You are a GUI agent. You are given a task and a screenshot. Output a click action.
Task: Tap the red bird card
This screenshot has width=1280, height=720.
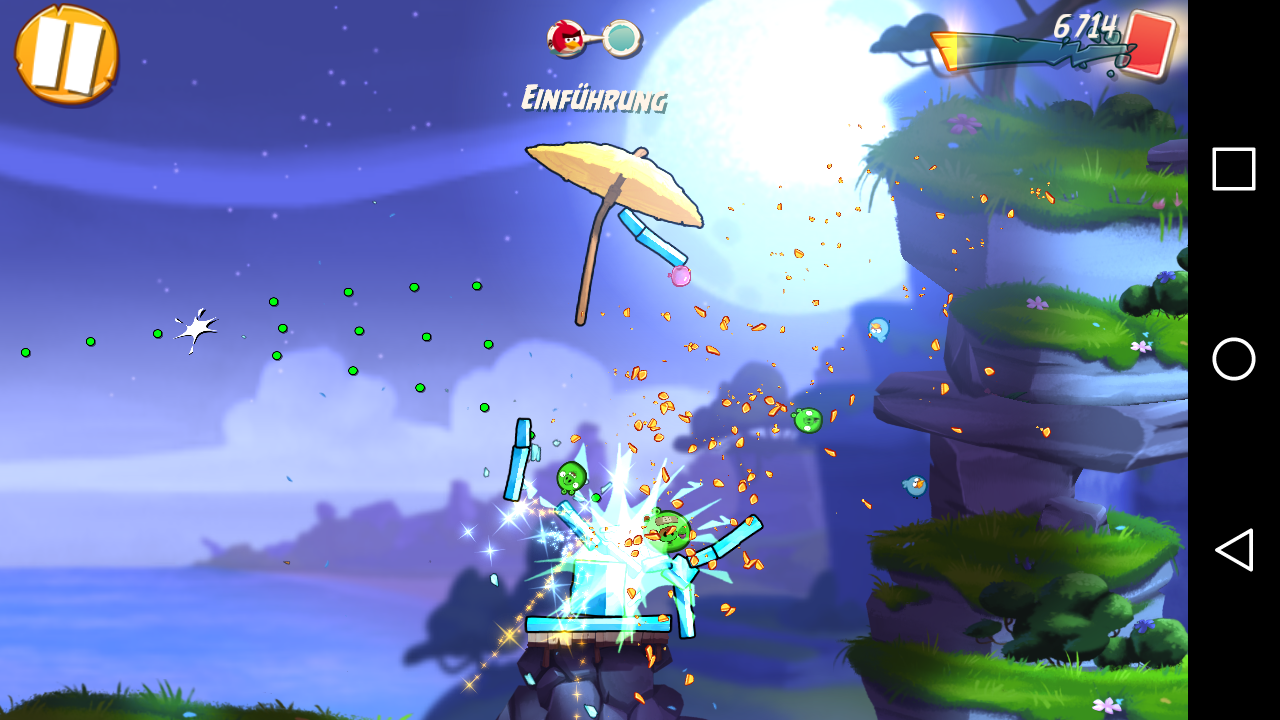tap(1148, 45)
